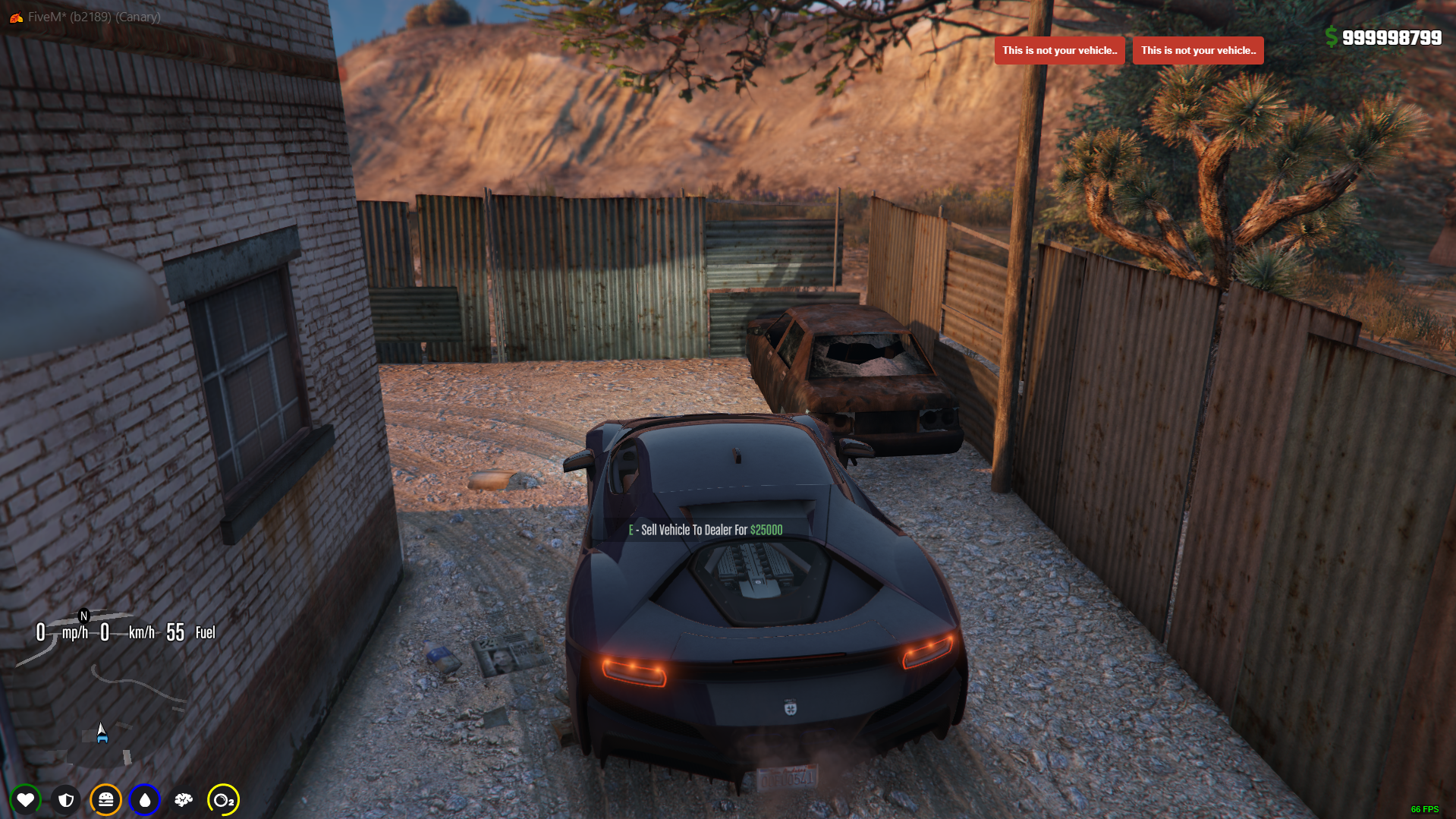
Task: Select the water drop thirst icon
Action: point(144,799)
